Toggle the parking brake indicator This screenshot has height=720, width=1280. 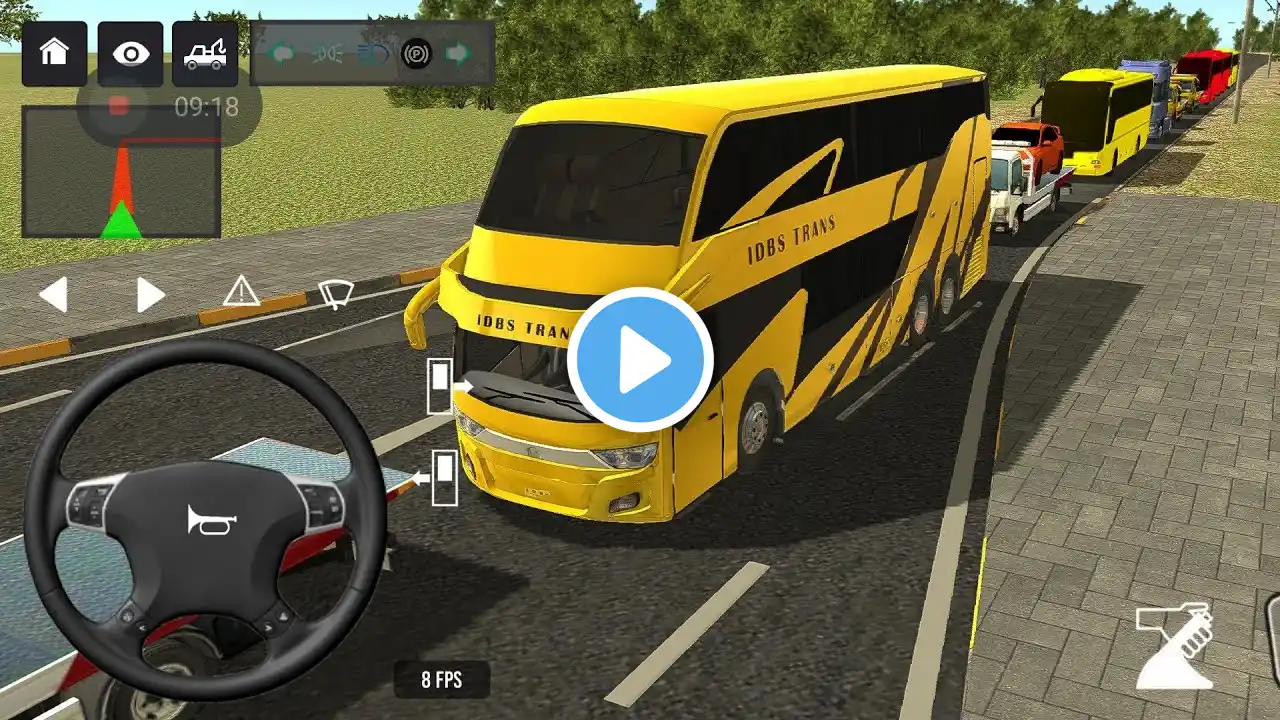(416, 53)
